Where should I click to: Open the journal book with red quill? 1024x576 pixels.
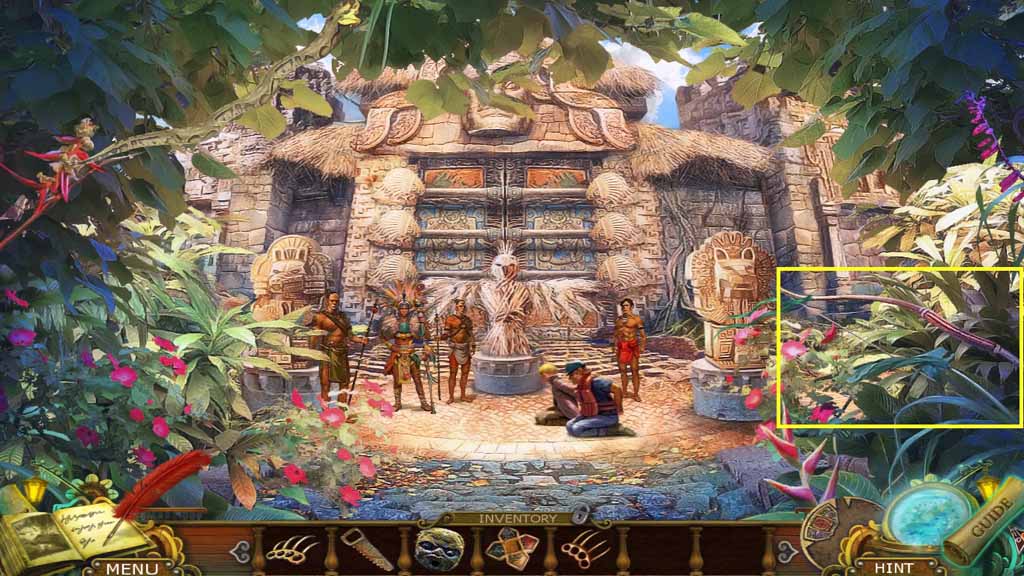(70, 522)
